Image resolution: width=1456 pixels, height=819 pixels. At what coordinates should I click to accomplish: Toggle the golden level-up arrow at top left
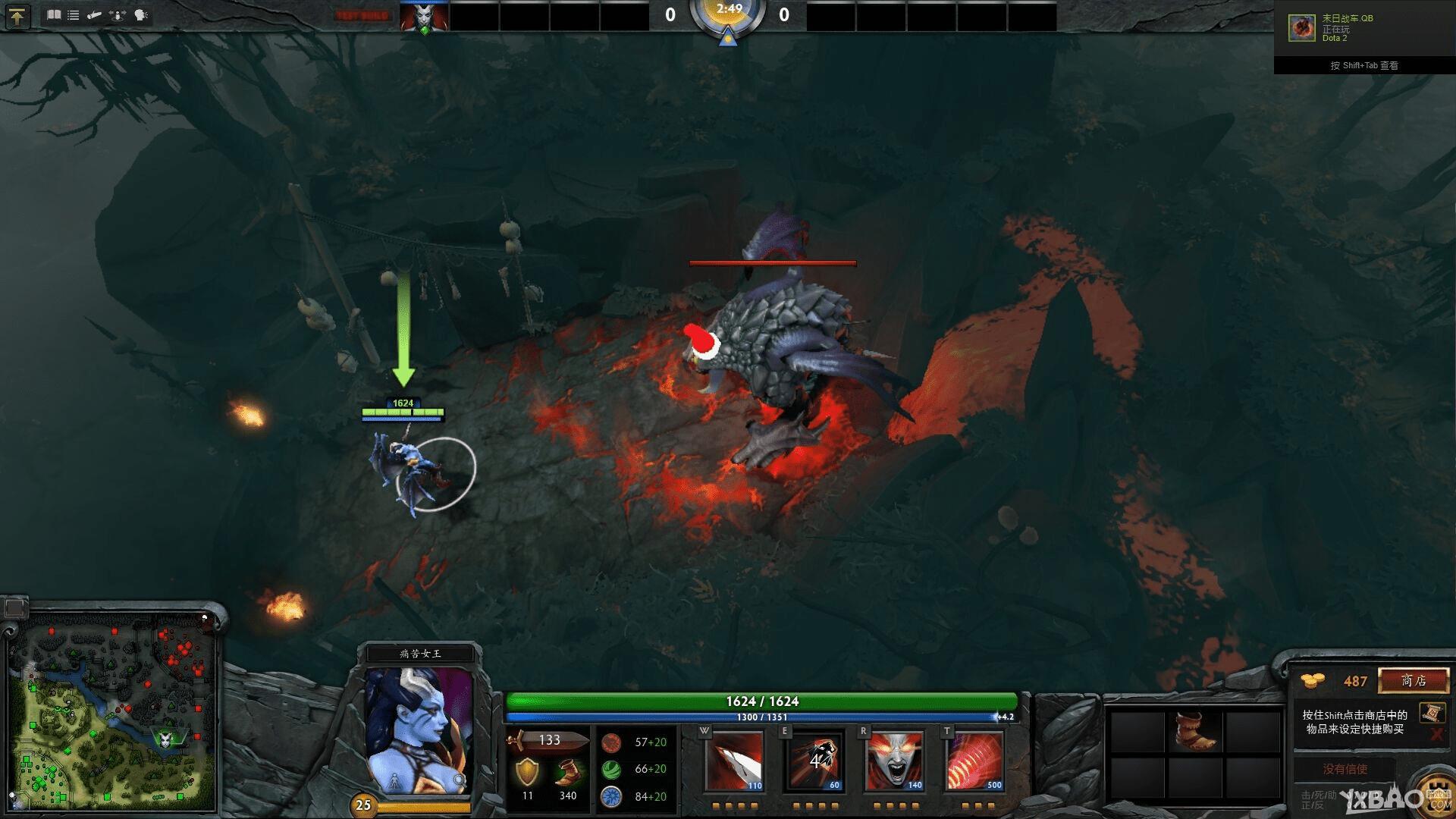[x=17, y=15]
